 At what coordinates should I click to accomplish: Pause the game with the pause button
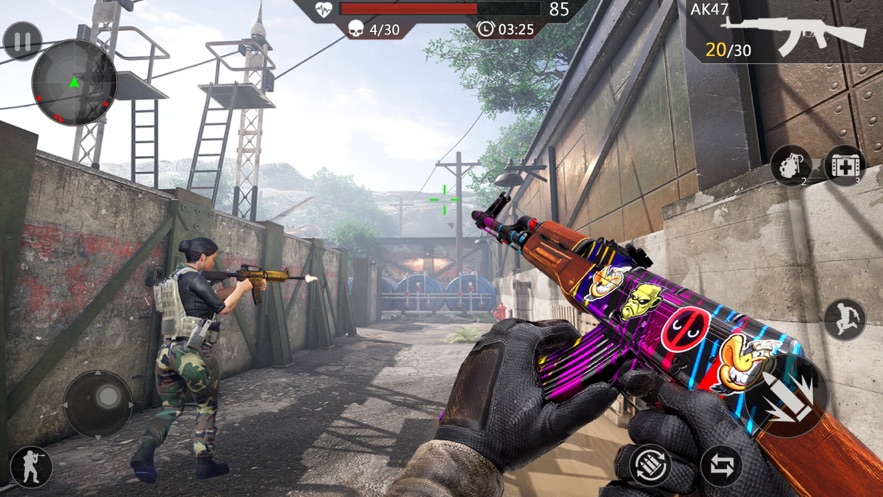(22, 41)
